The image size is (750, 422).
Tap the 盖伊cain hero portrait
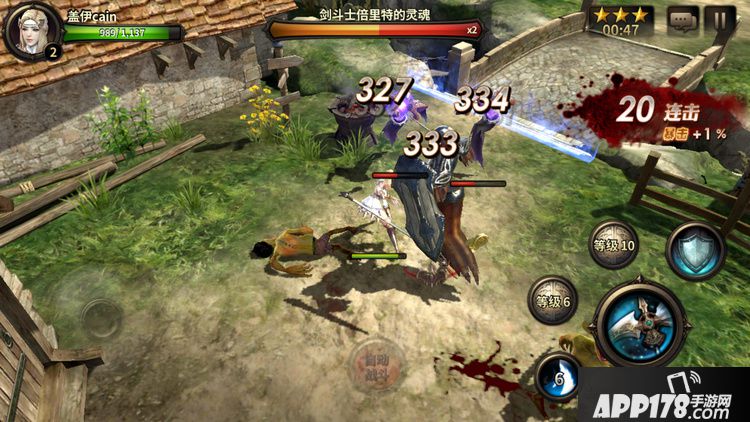(x=29, y=31)
